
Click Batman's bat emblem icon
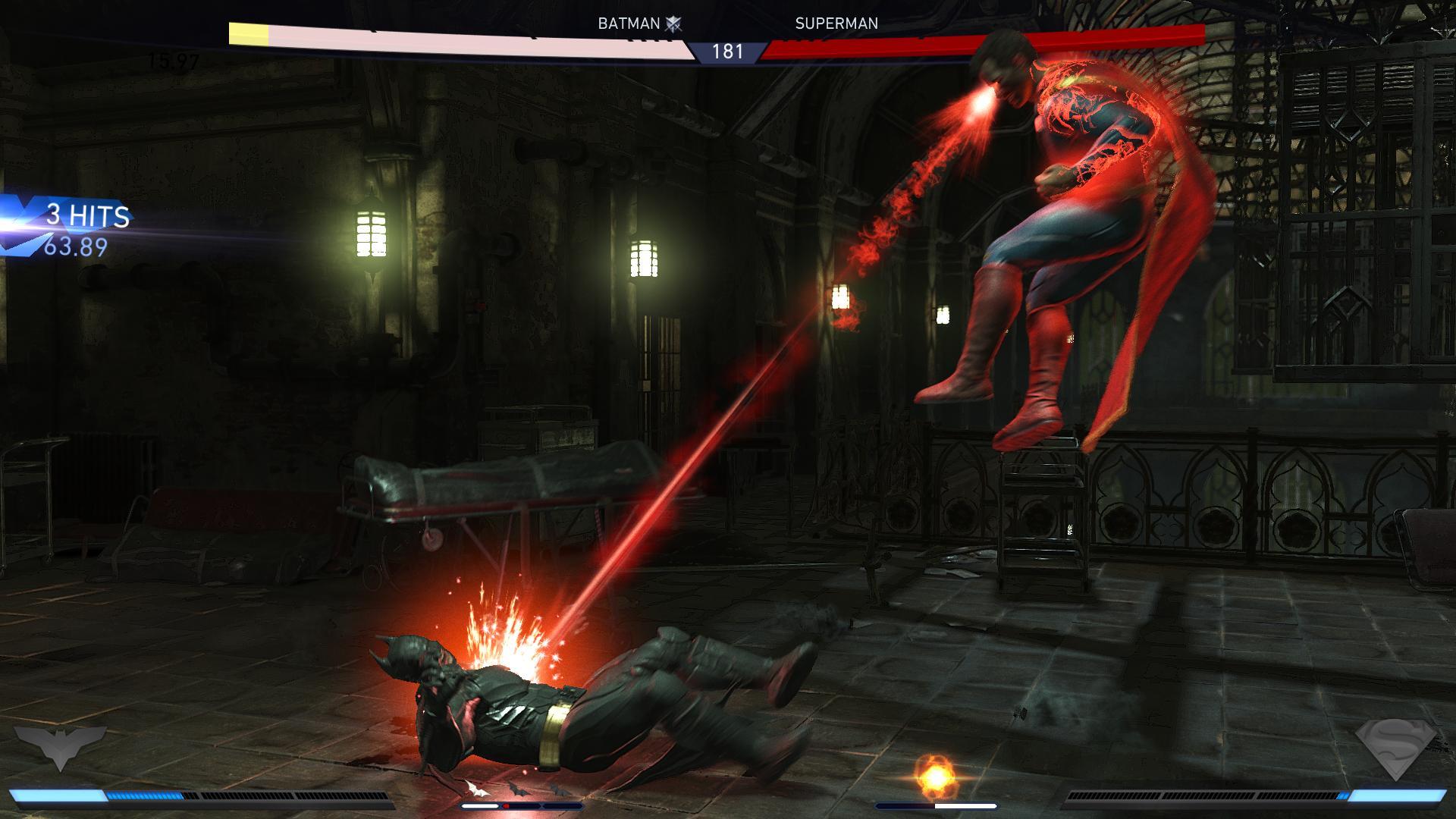pos(60,747)
